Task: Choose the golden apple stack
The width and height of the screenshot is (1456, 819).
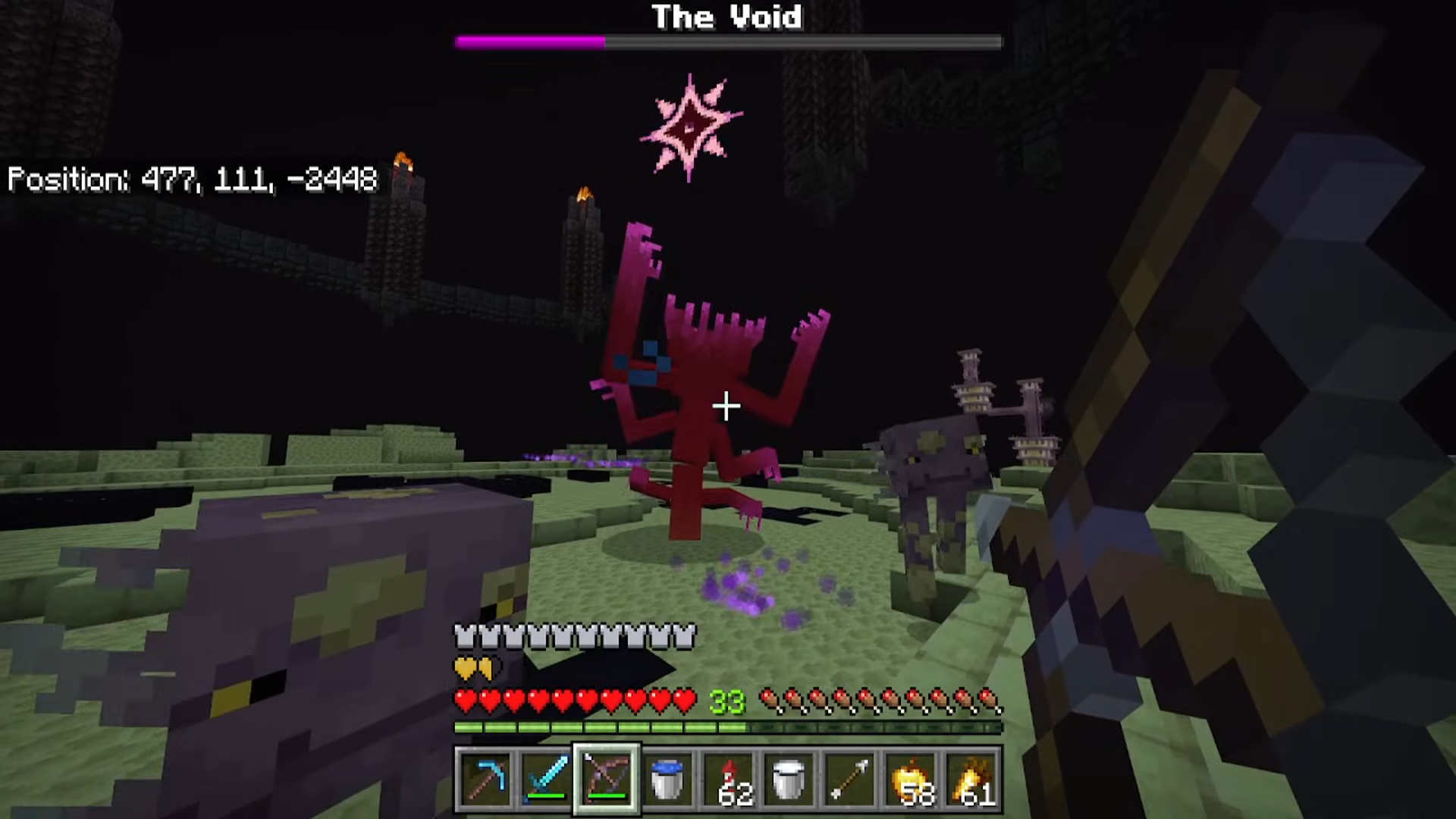Action: pos(910,779)
